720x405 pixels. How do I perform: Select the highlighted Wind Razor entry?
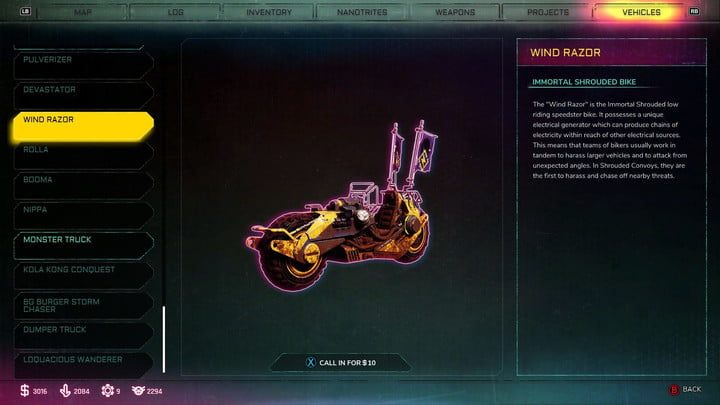click(80, 120)
